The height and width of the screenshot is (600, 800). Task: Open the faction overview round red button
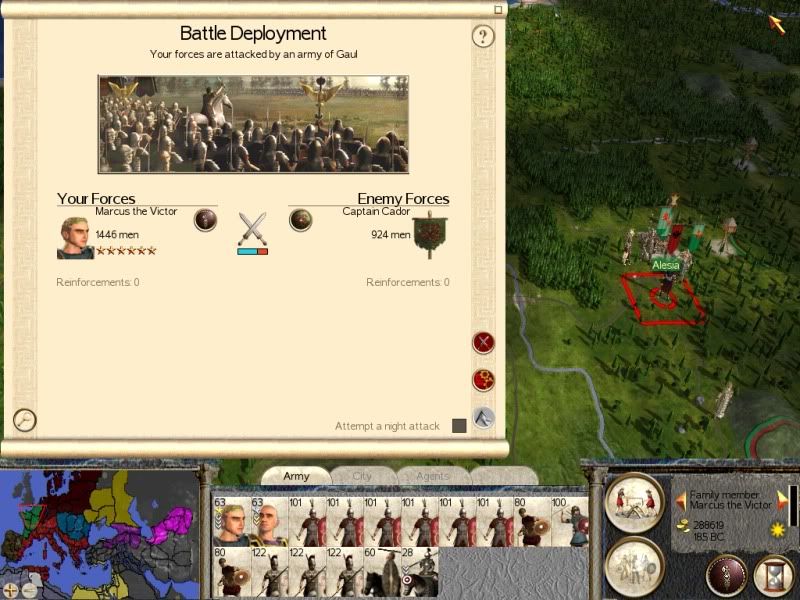pos(726,575)
